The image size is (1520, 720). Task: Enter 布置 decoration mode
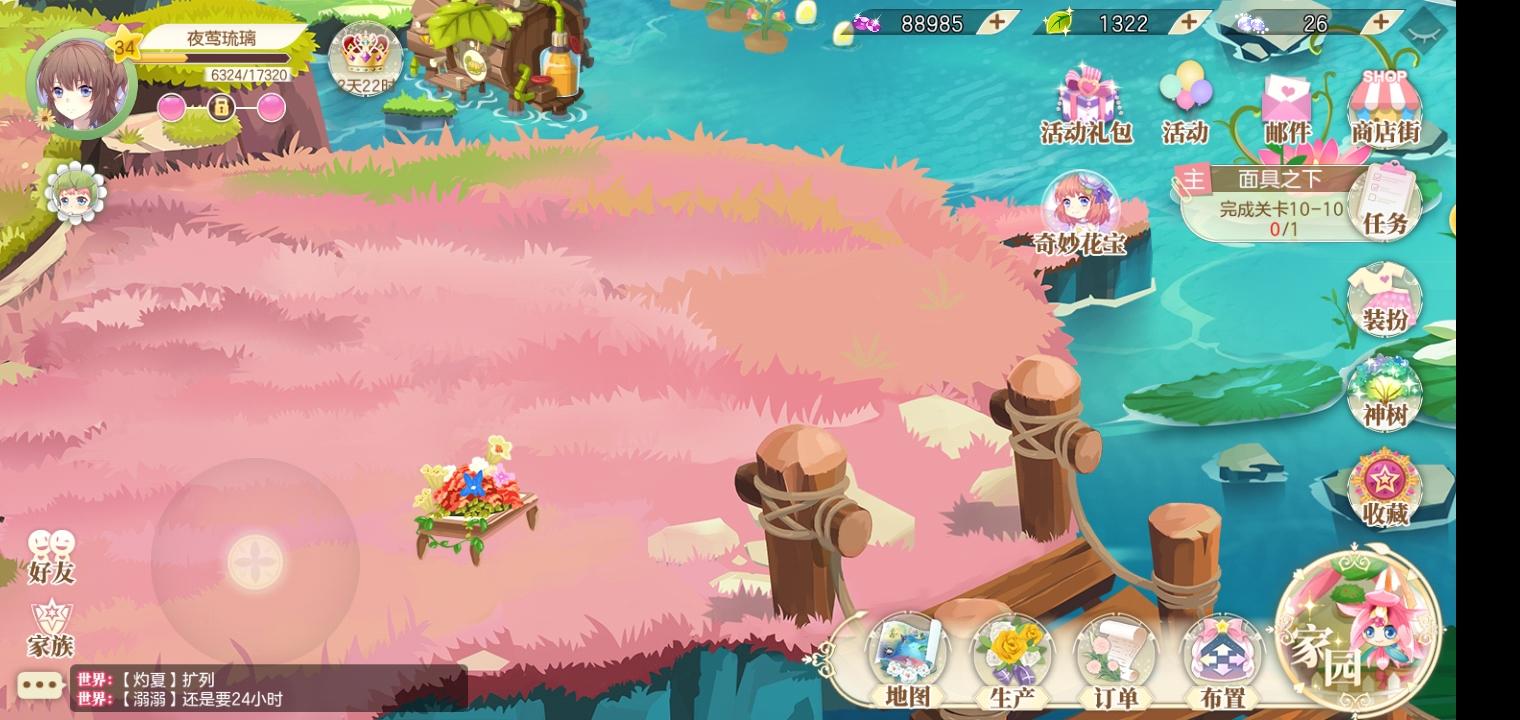pos(1222,655)
